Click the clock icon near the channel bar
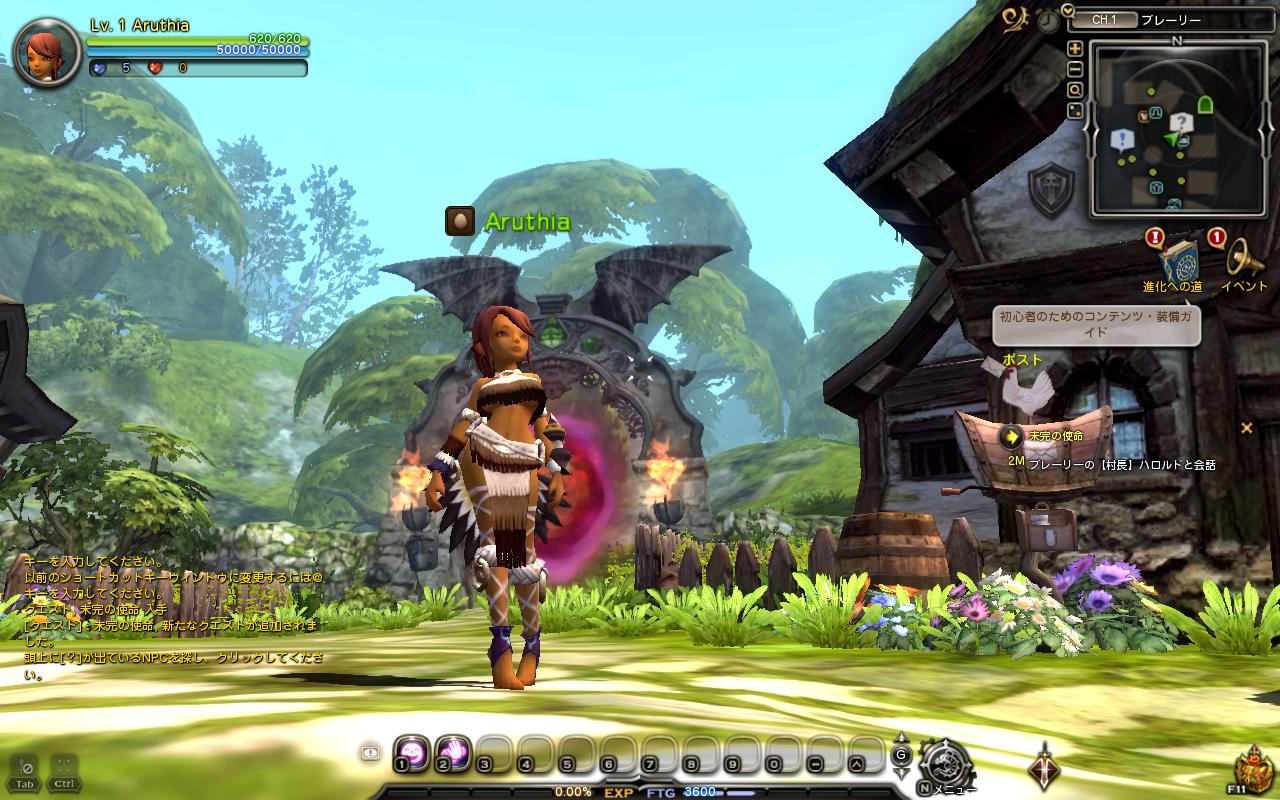 pos(1047,20)
